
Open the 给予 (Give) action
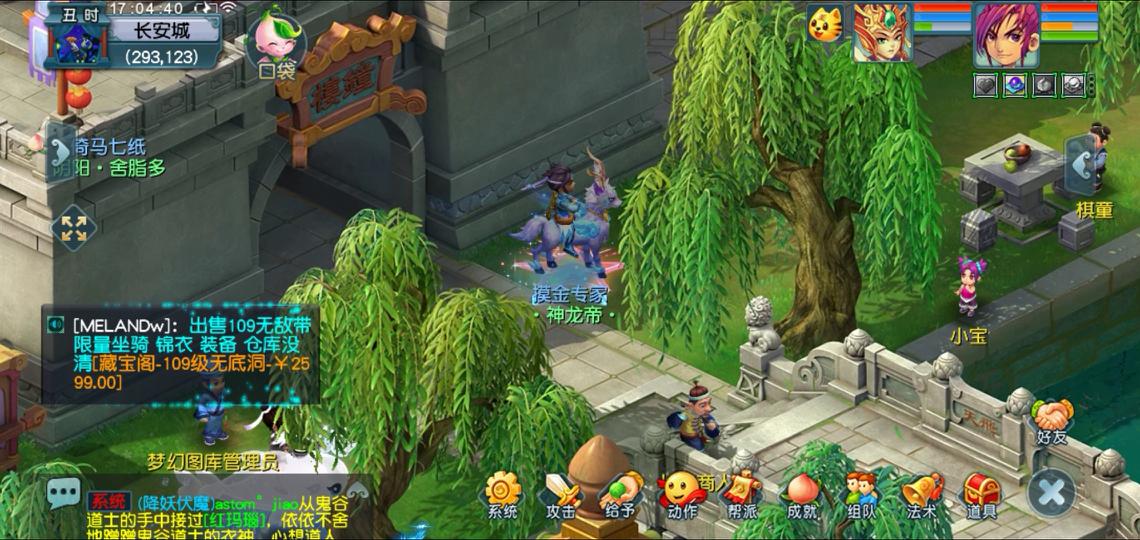click(x=620, y=492)
